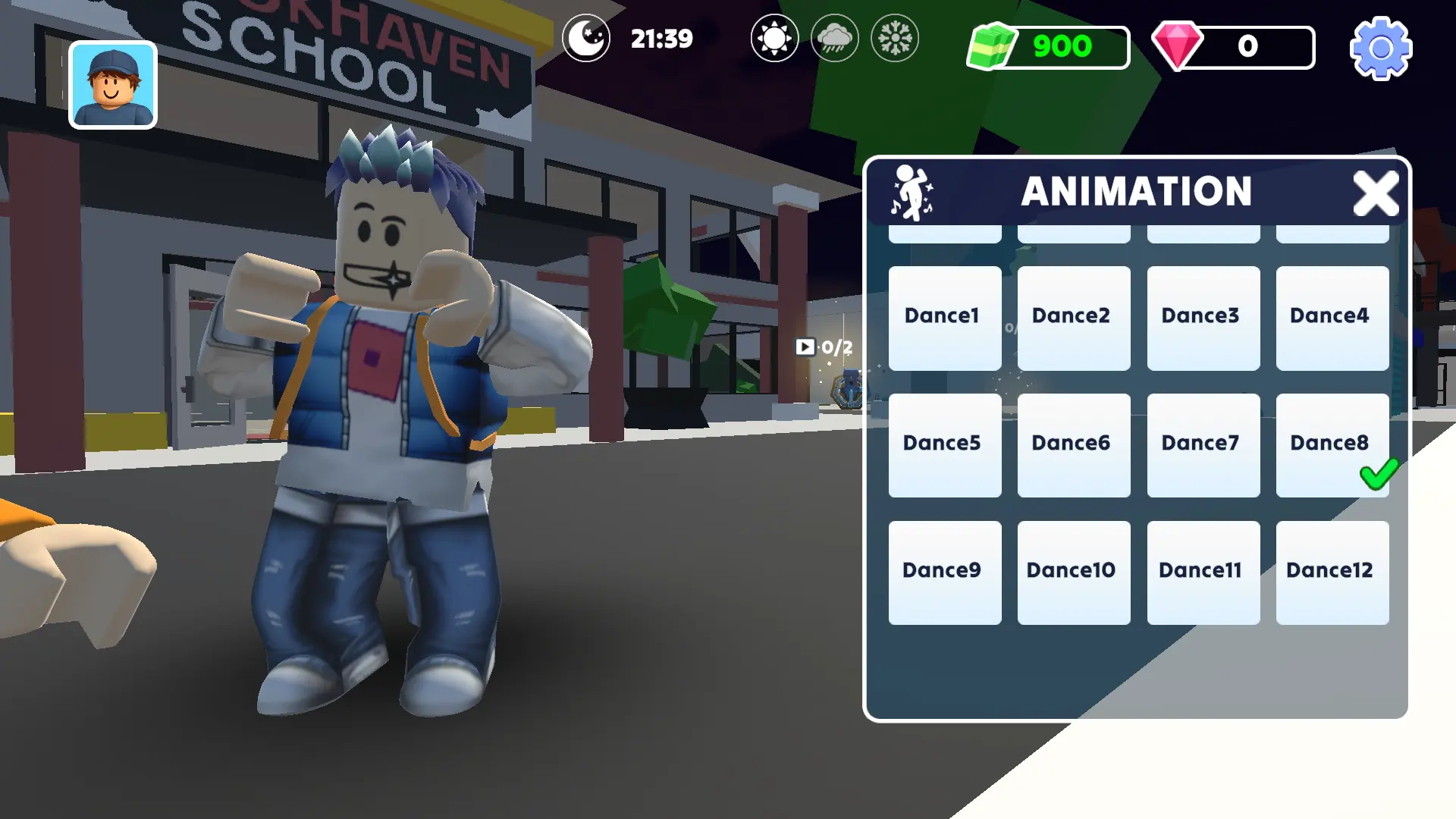Open the game settings gear
The image size is (1456, 819).
pos(1380,49)
